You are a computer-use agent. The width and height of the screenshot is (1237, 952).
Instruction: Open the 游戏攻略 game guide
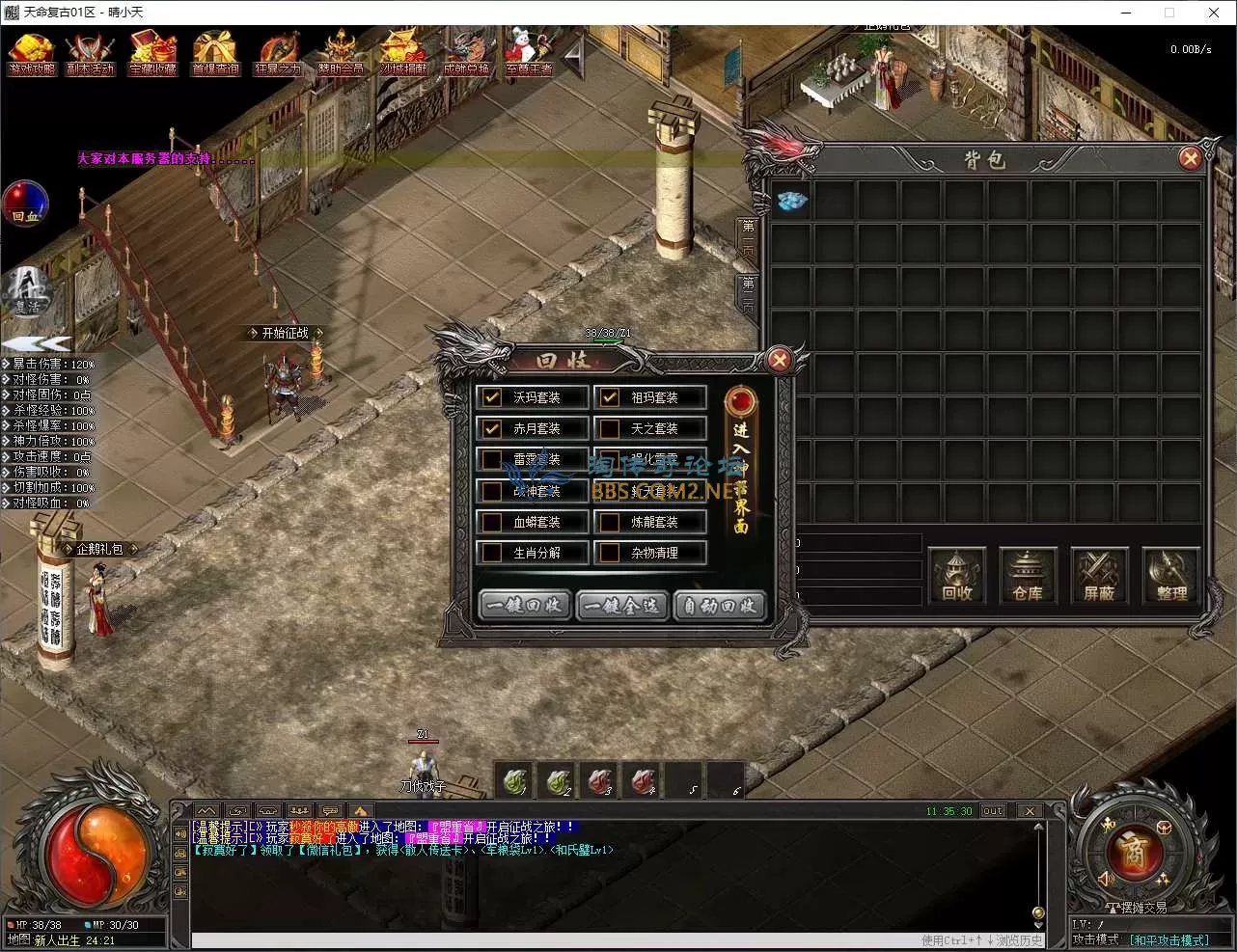pyautogui.click(x=32, y=54)
